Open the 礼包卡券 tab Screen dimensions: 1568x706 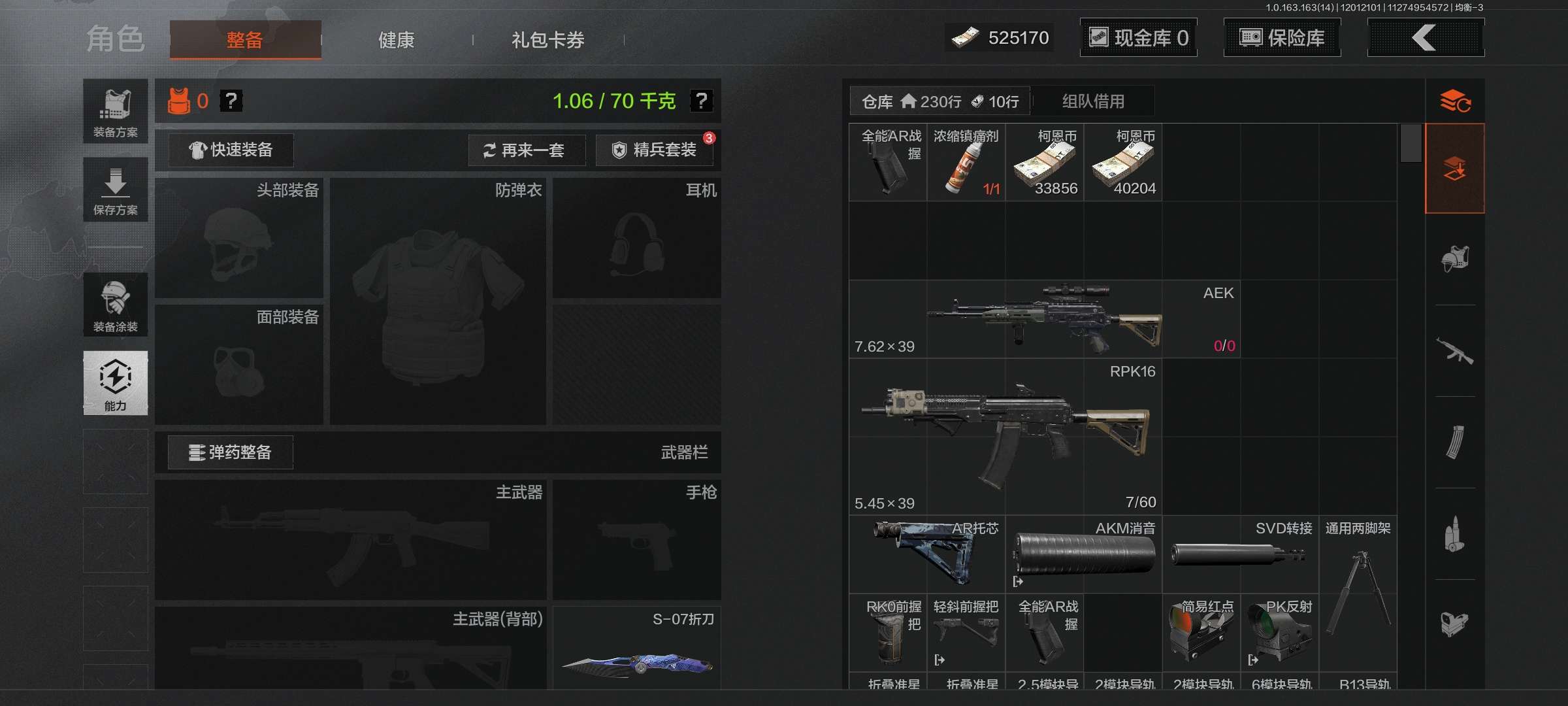547,41
